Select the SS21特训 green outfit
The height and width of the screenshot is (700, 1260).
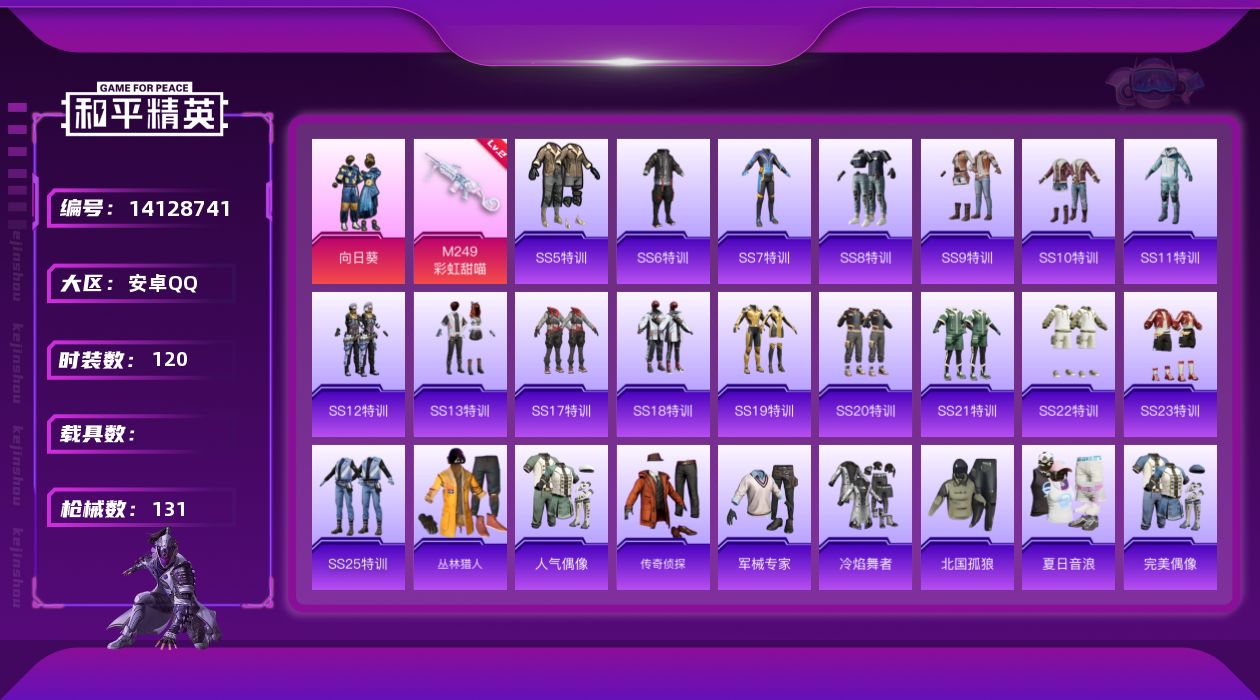[x=967, y=364]
